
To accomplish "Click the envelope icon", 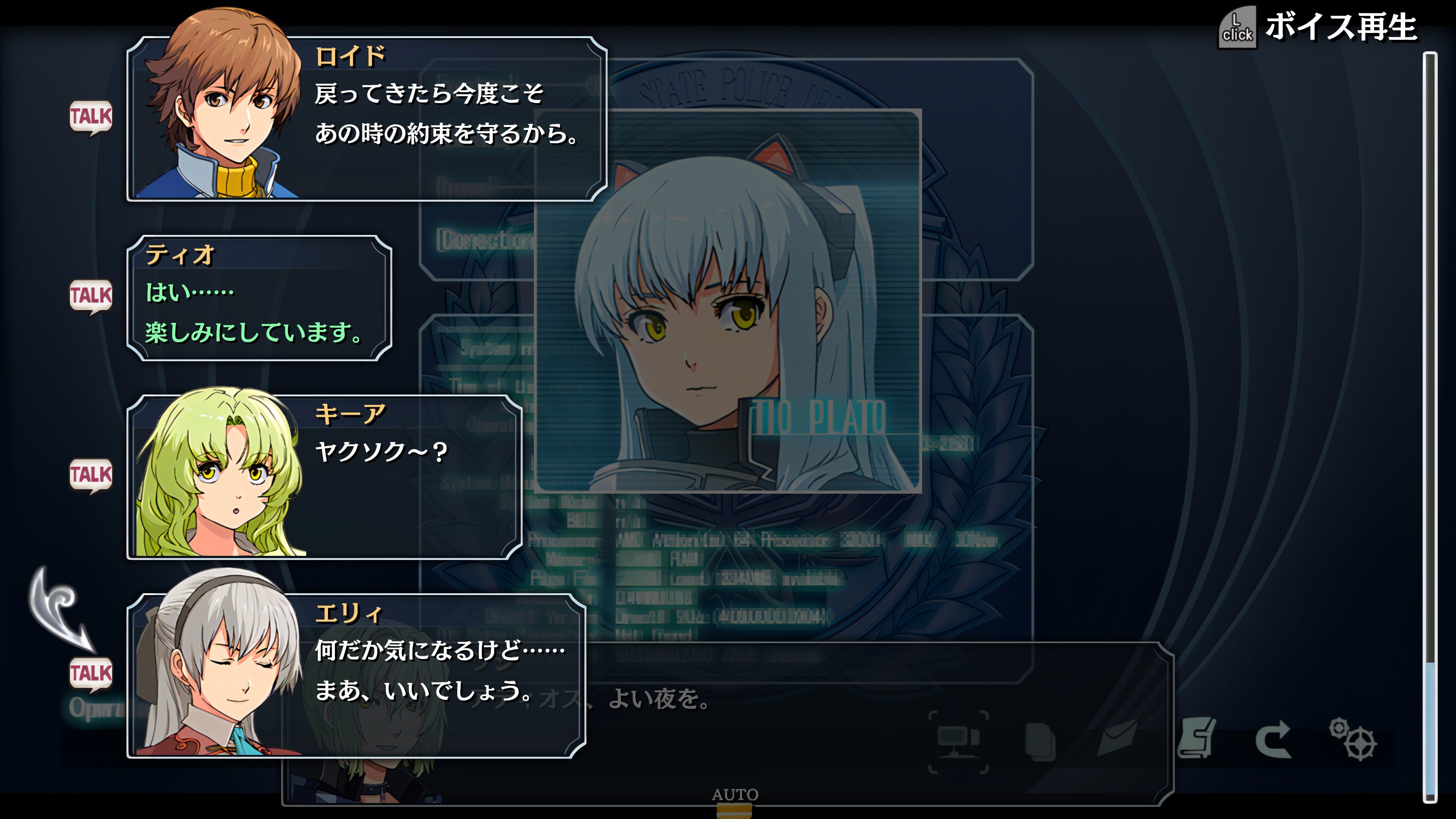I will [1117, 738].
